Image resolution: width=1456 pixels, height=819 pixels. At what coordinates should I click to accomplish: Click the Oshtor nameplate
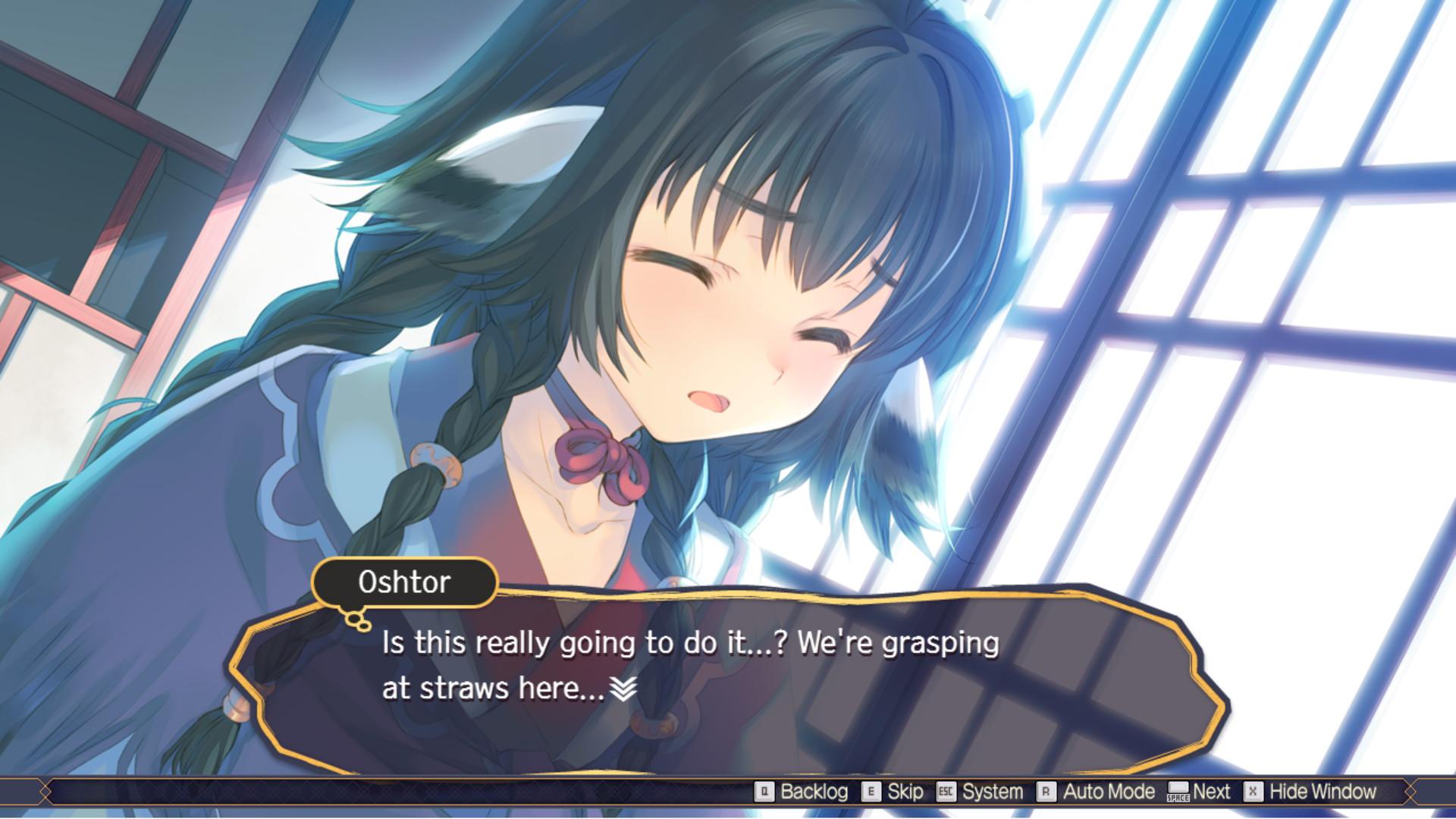click(x=406, y=582)
